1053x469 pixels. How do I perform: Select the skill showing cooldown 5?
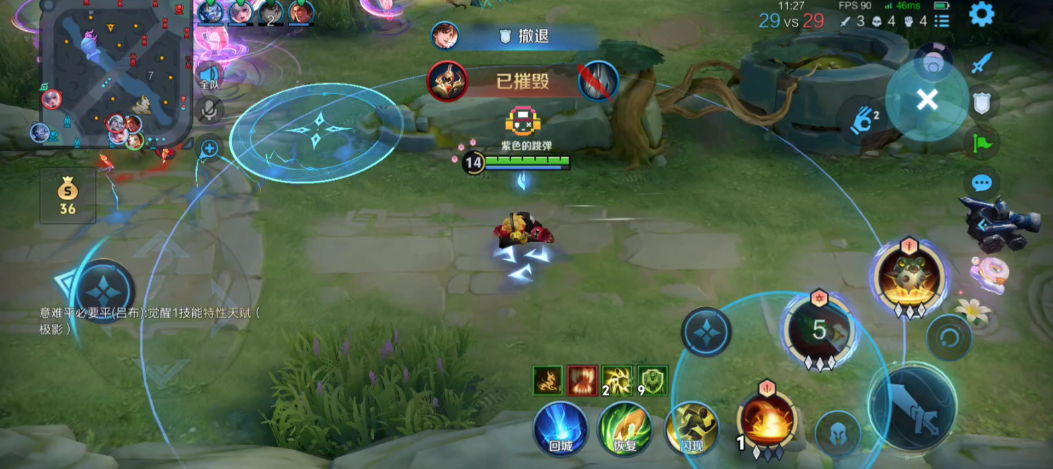pyautogui.click(x=819, y=330)
